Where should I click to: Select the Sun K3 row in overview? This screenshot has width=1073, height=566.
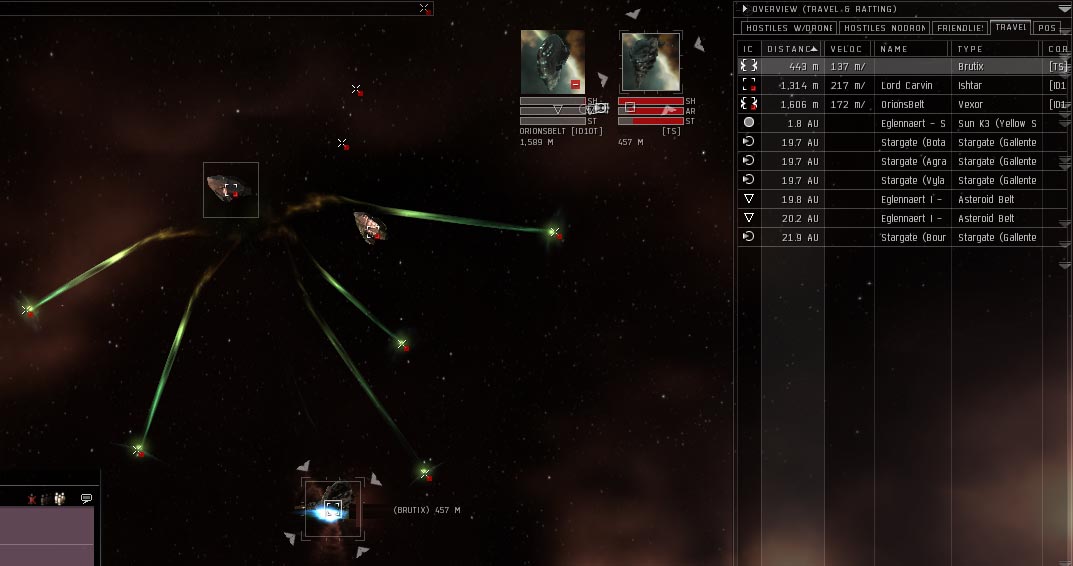pyautogui.click(x=900, y=123)
